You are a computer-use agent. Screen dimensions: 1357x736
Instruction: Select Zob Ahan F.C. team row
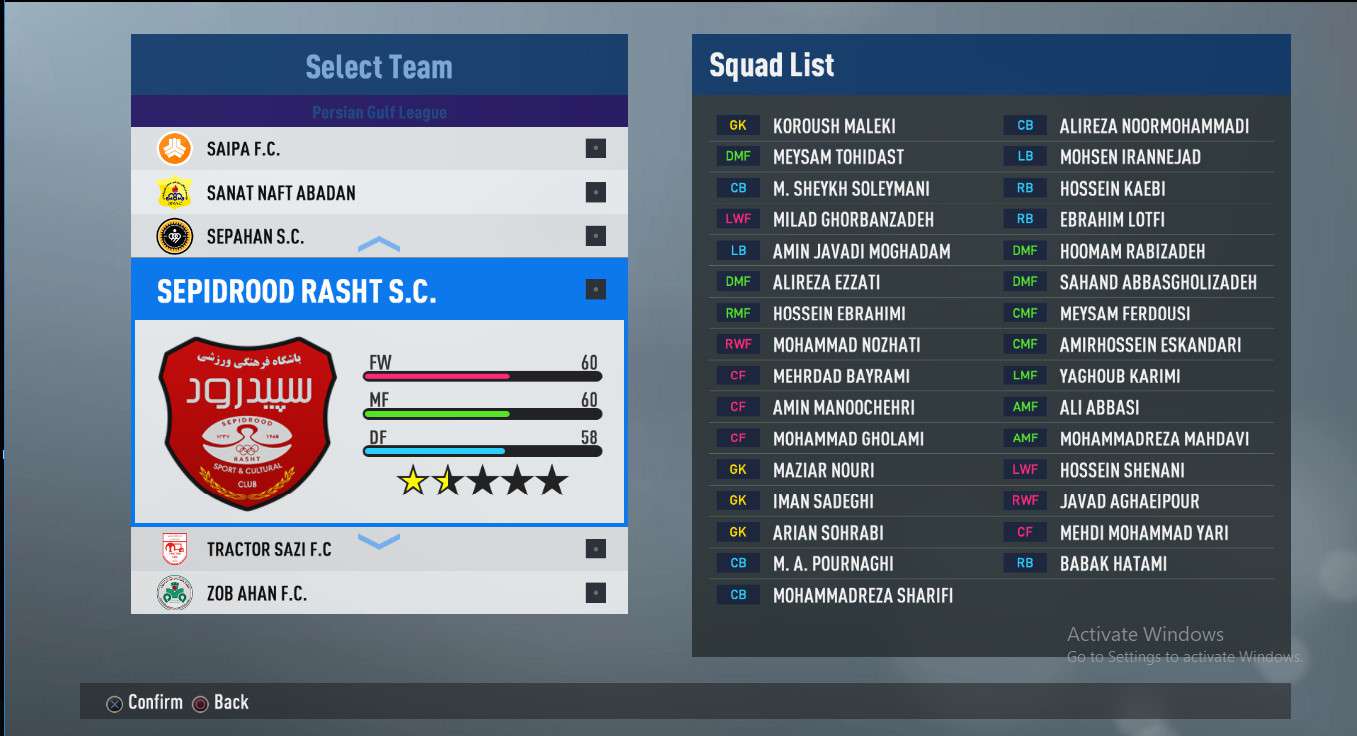coord(378,593)
